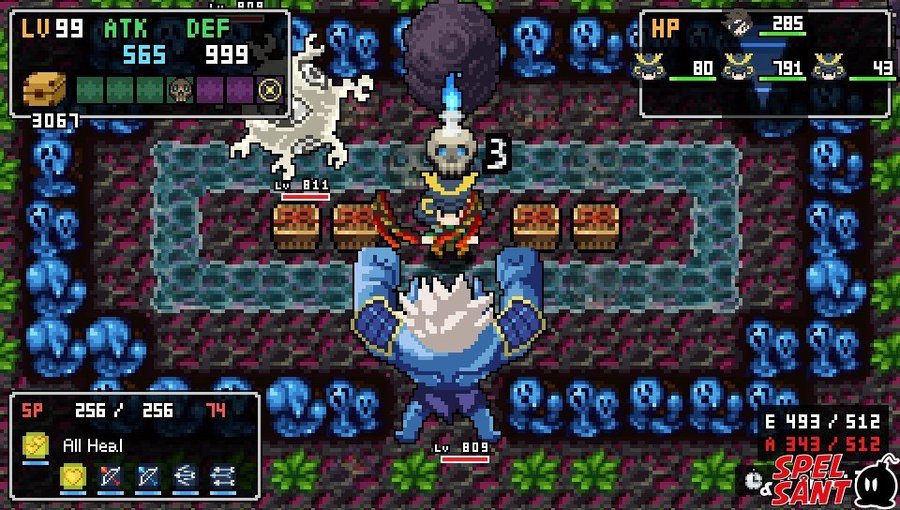The width and height of the screenshot is (900, 510).
Task: Select the samurai member with 791 HP
Action: pos(738,67)
